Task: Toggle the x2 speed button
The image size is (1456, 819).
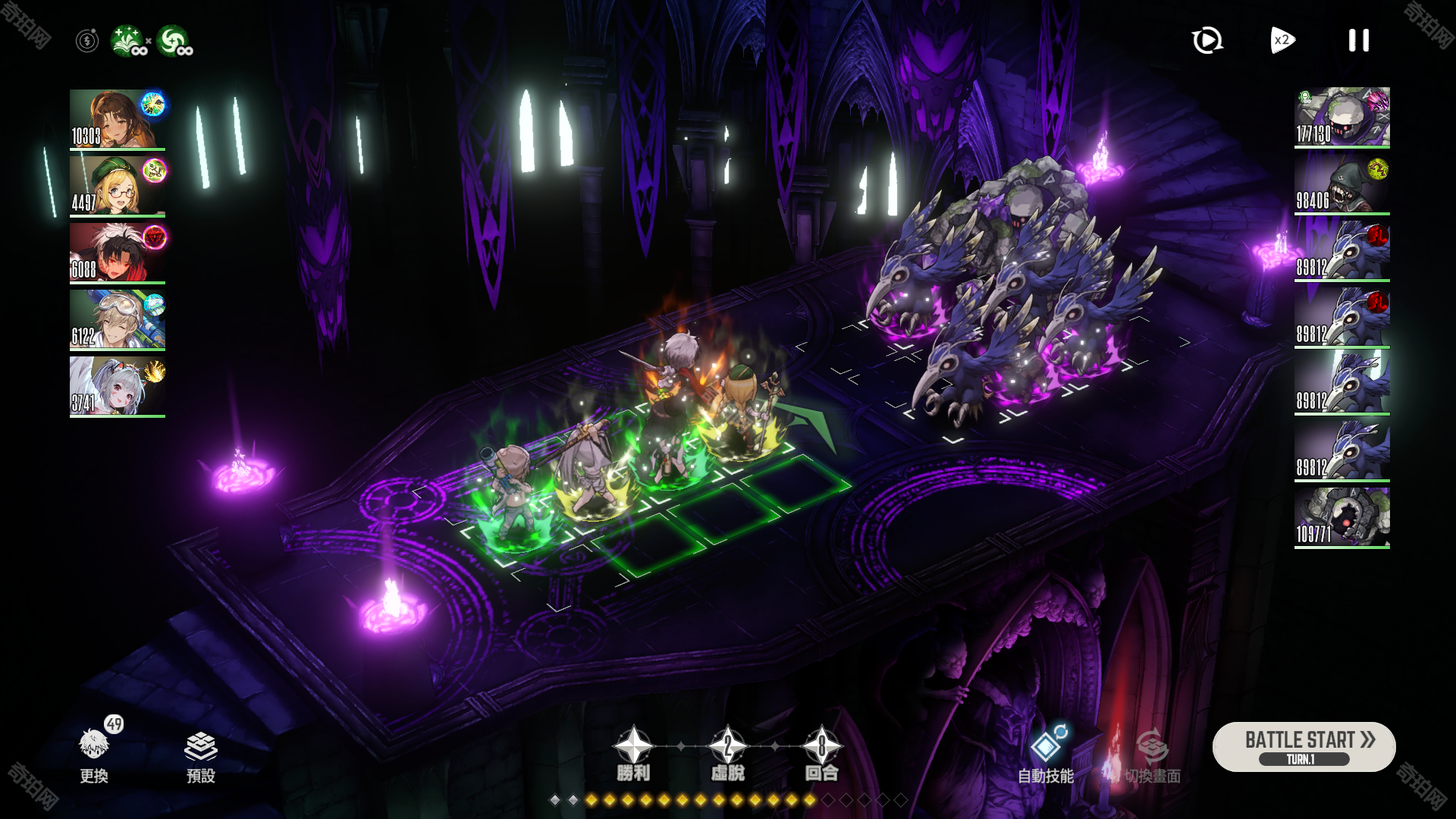Action: pyautogui.click(x=1282, y=40)
